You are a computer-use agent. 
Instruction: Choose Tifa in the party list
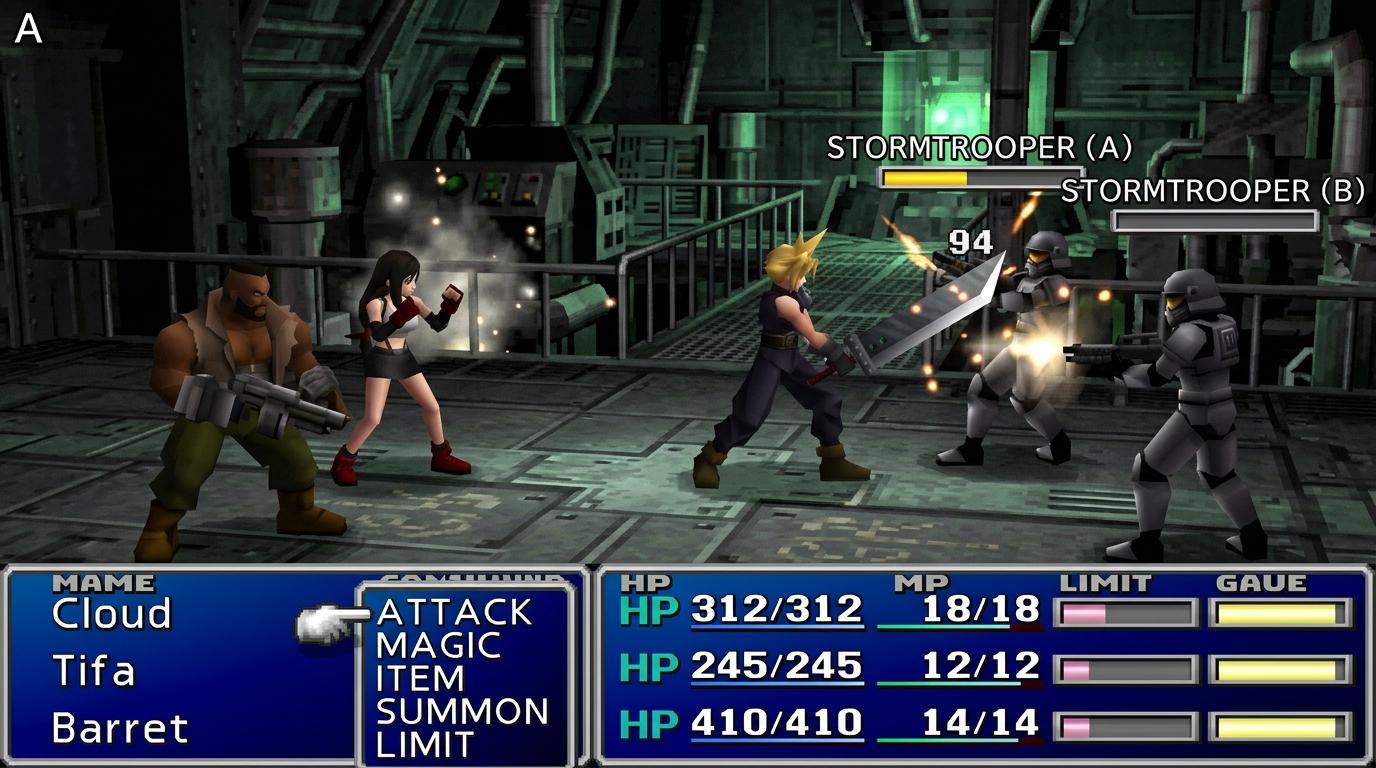[x=93, y=671]
